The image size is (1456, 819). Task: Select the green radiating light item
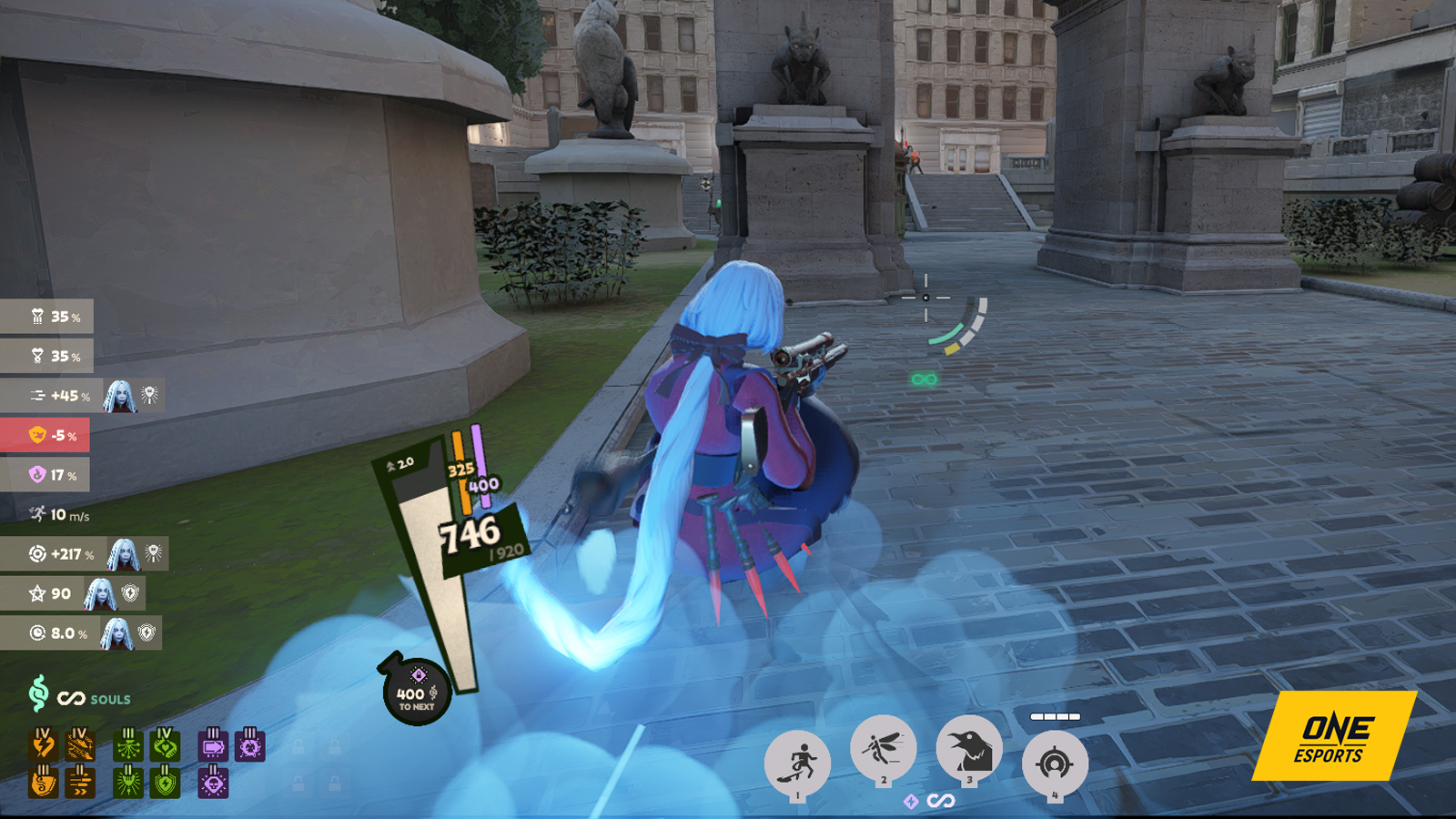(128, 782)
